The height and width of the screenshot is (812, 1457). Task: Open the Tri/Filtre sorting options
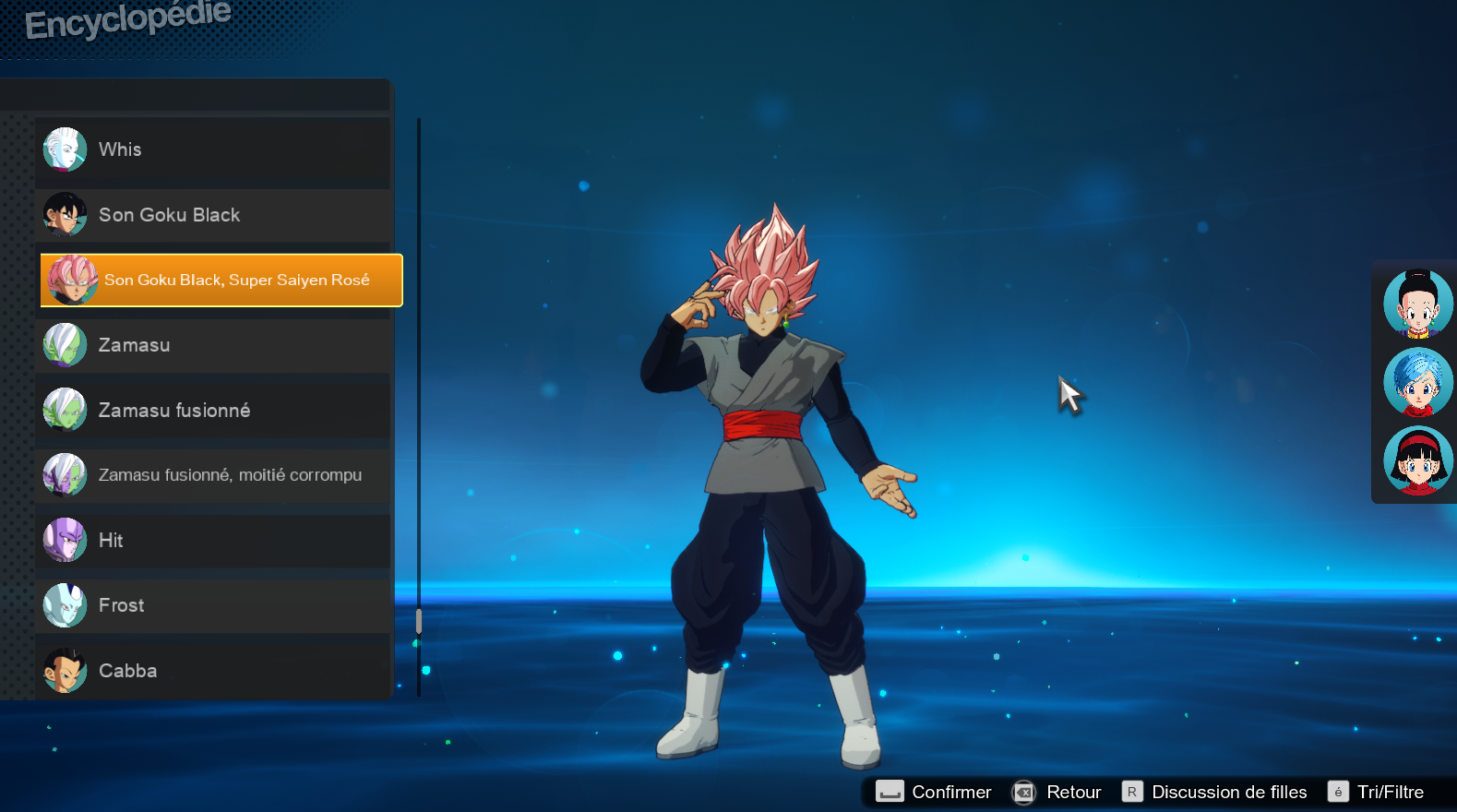coord(1377,792)
